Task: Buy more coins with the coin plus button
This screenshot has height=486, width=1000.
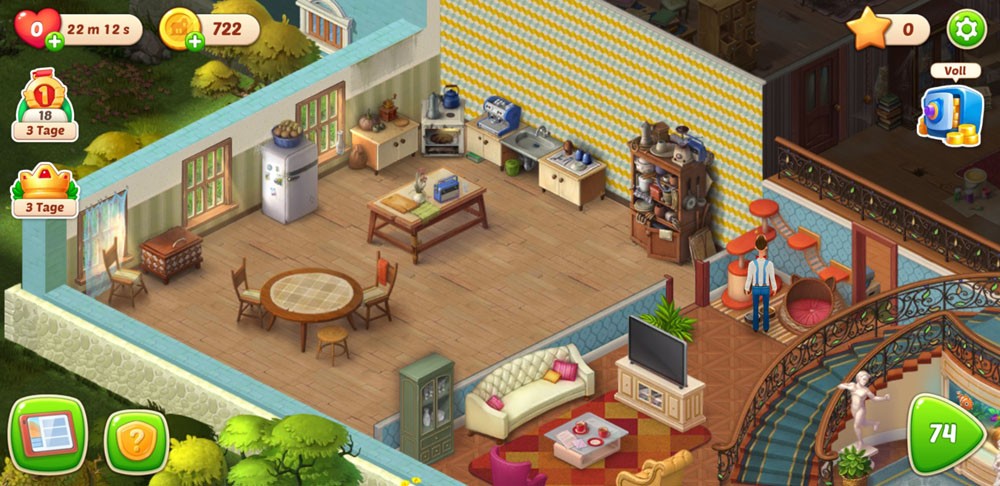Action: [194, 42]
